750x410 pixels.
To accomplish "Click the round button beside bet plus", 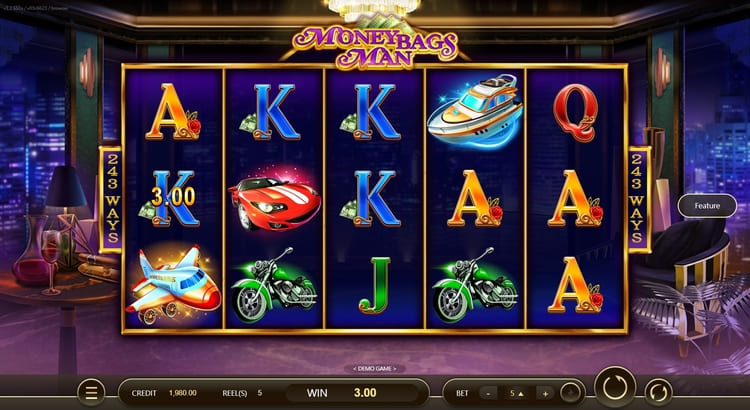I will [x=570, y=393].
